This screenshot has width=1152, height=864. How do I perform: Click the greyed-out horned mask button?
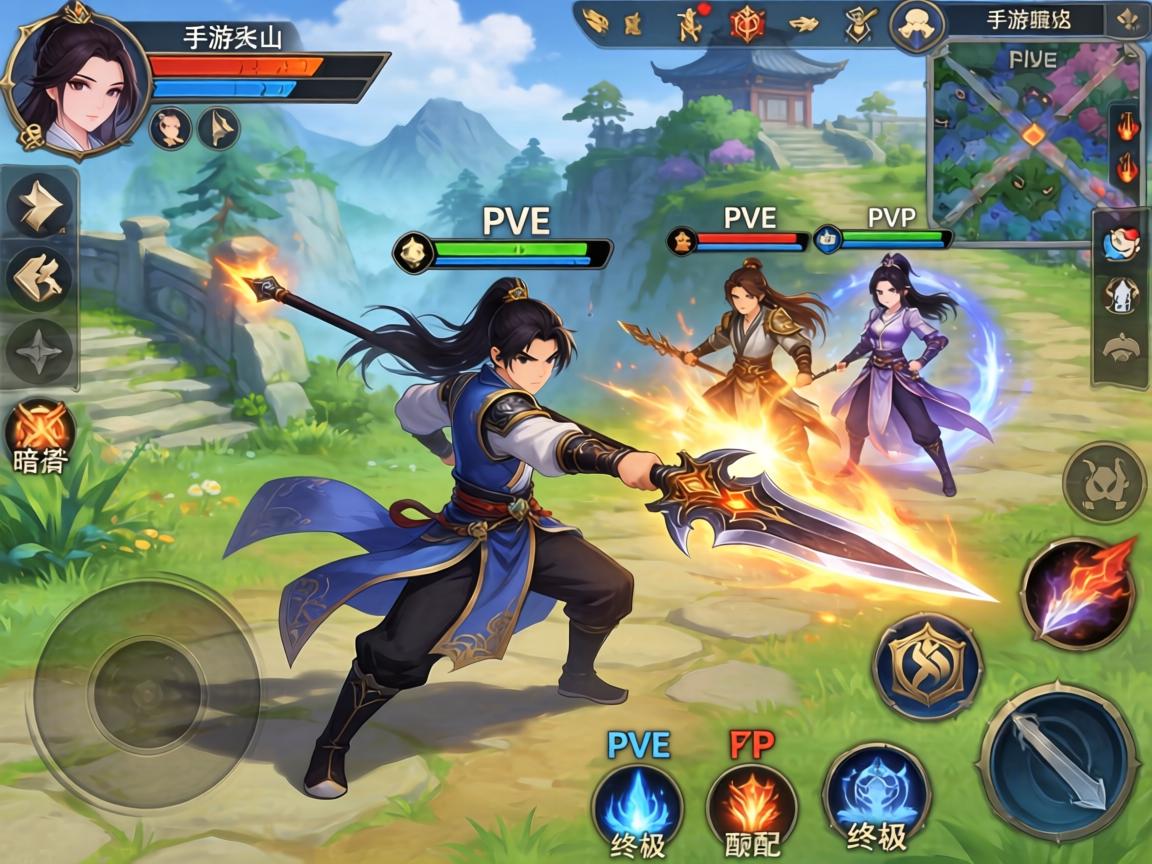(1104, 482)
